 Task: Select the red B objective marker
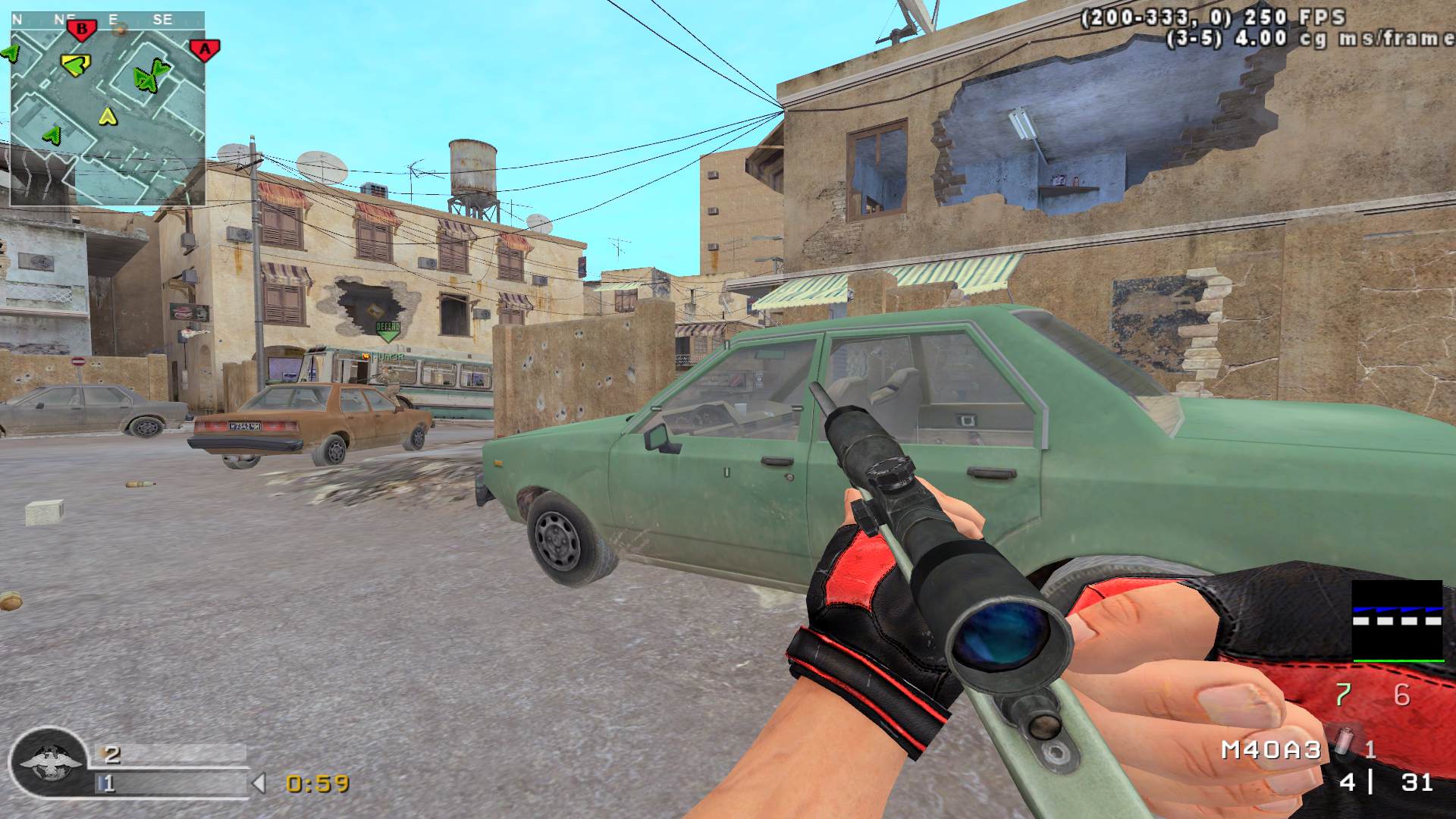coord(82,30)
